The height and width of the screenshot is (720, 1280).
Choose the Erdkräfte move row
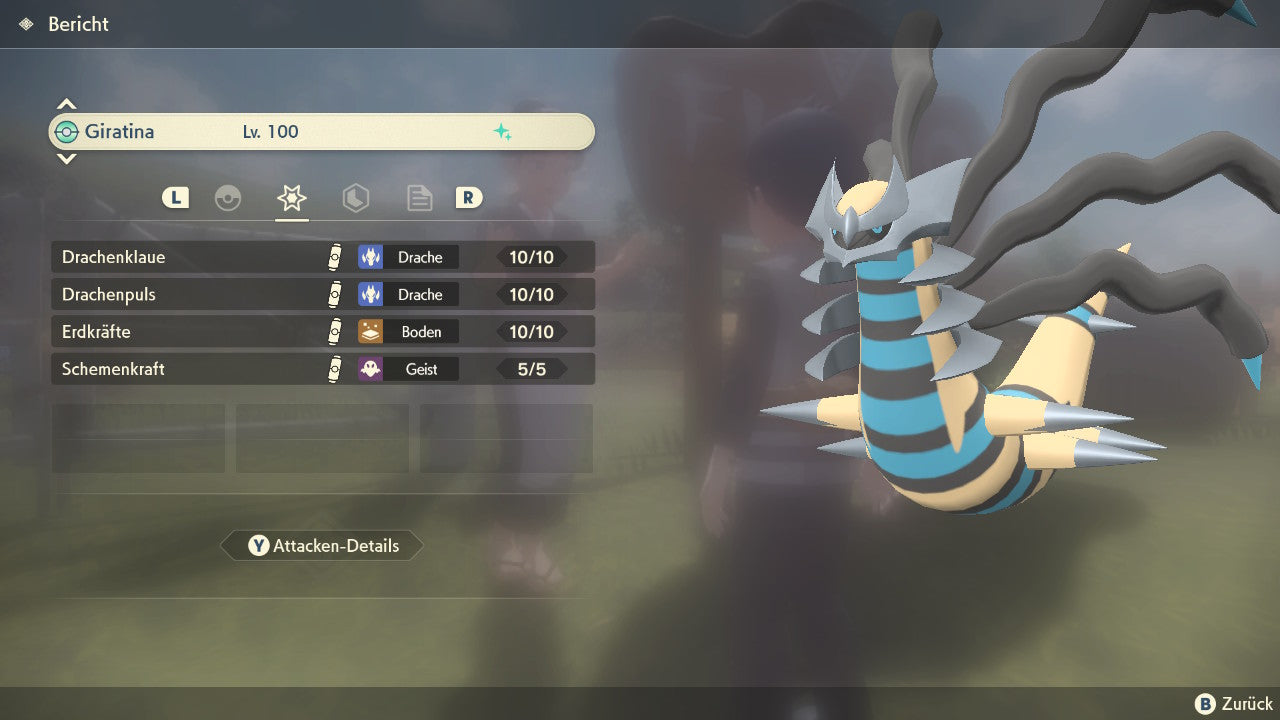coord(322,332)
